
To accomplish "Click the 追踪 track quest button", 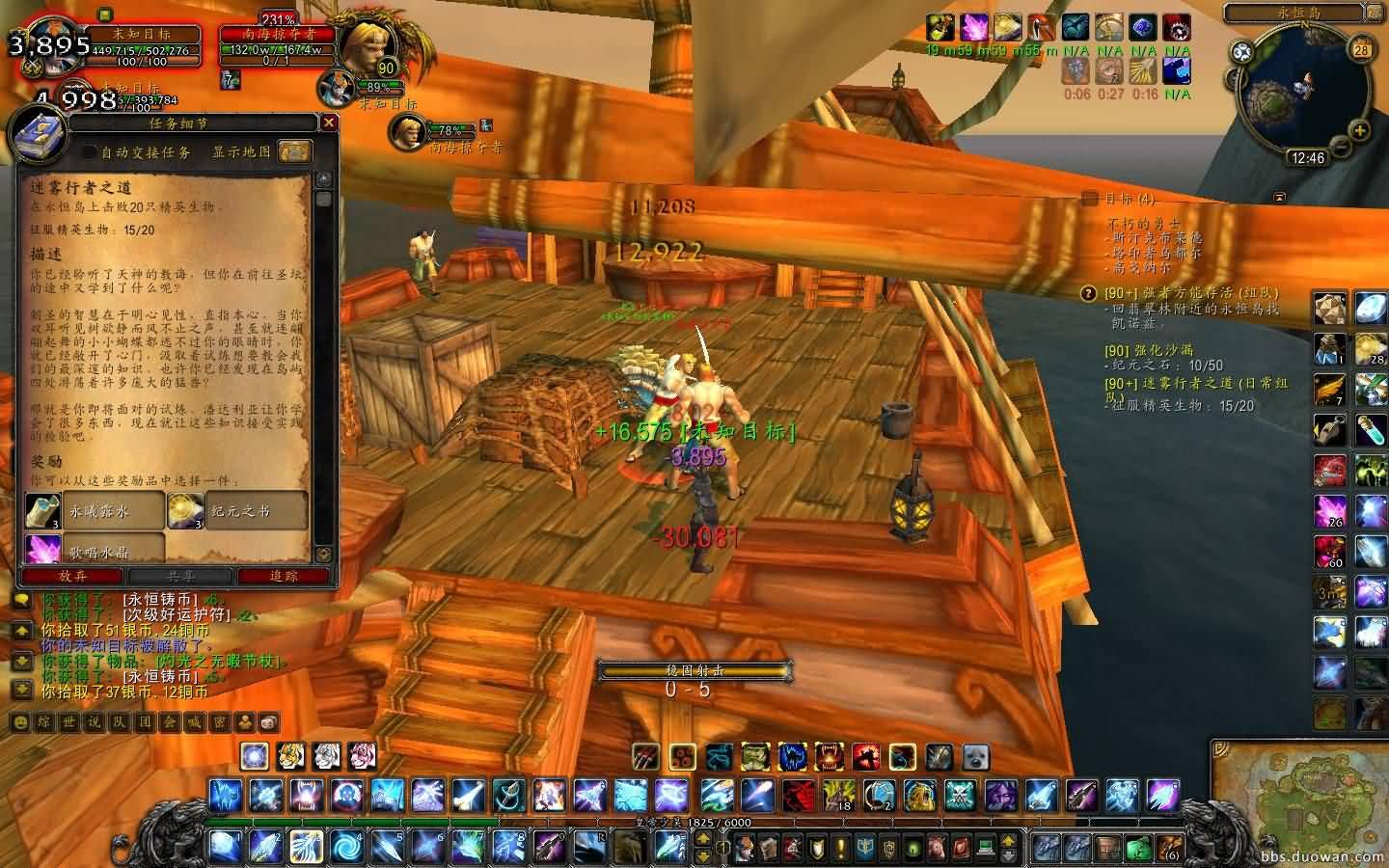I will 284,576.
